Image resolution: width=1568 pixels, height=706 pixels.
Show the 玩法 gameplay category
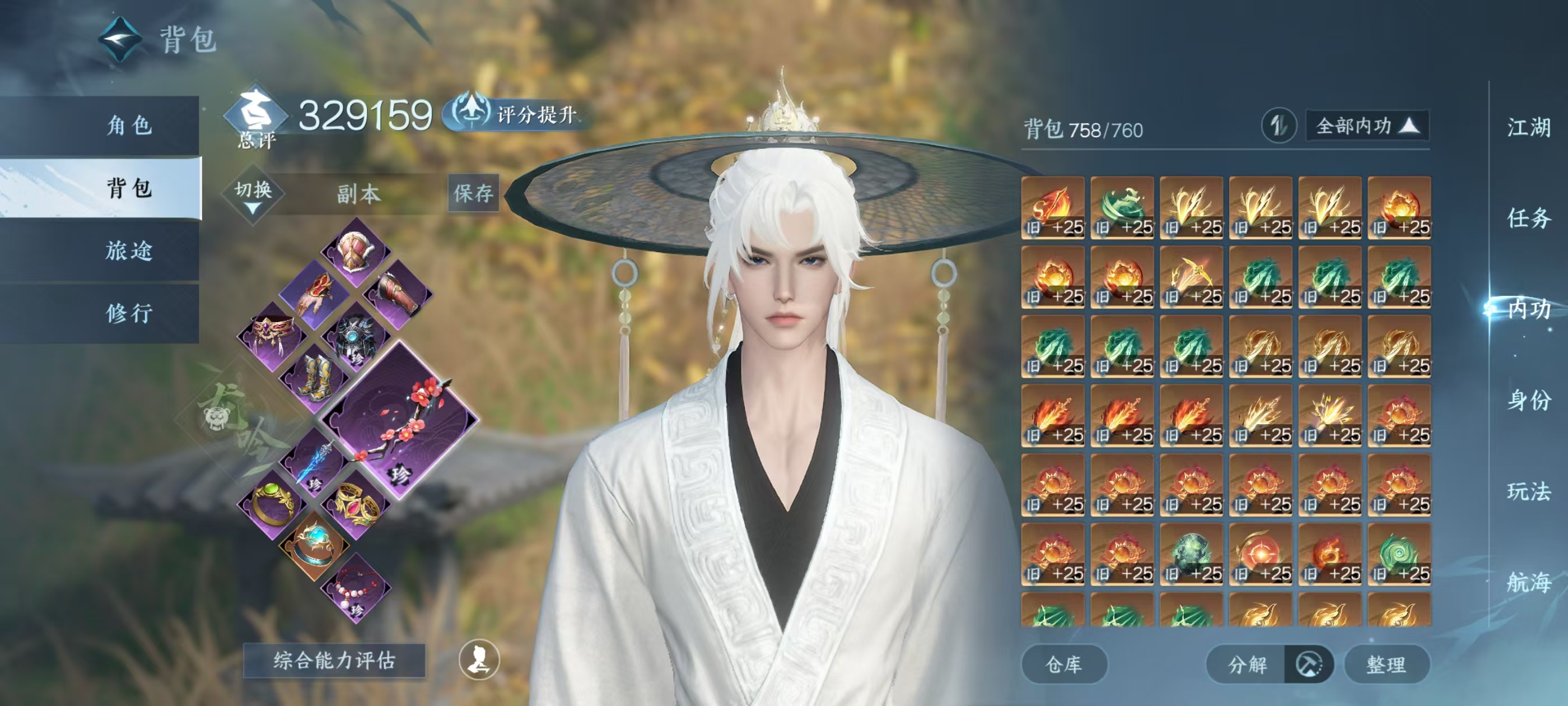[1528, 491]
